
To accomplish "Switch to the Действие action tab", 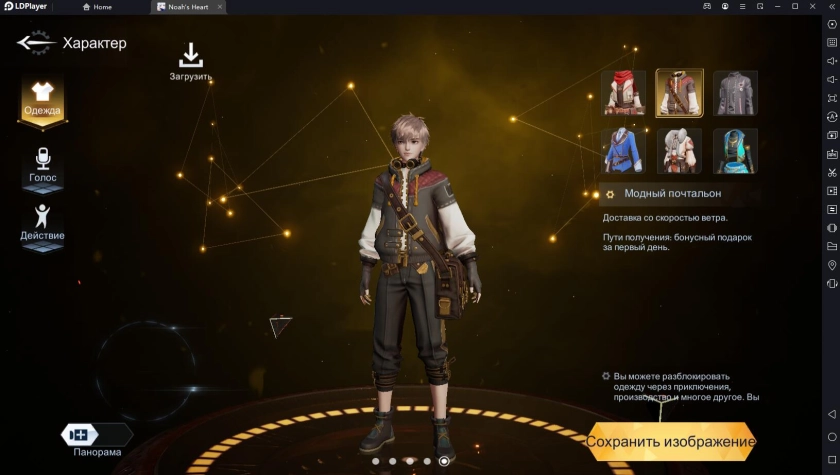I will (42, 222).
